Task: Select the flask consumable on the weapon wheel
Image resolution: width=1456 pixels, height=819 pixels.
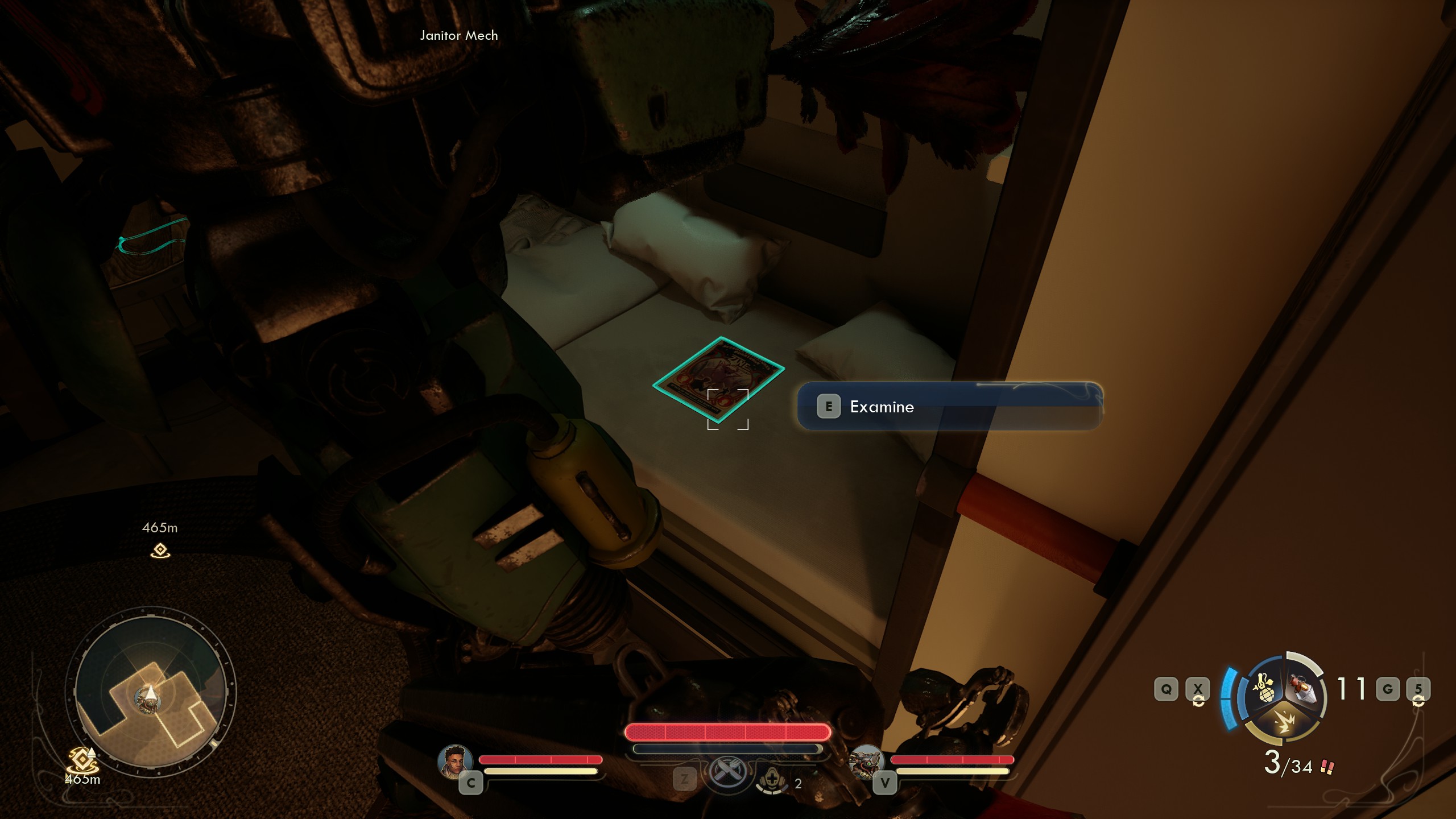Action: 1303,689
